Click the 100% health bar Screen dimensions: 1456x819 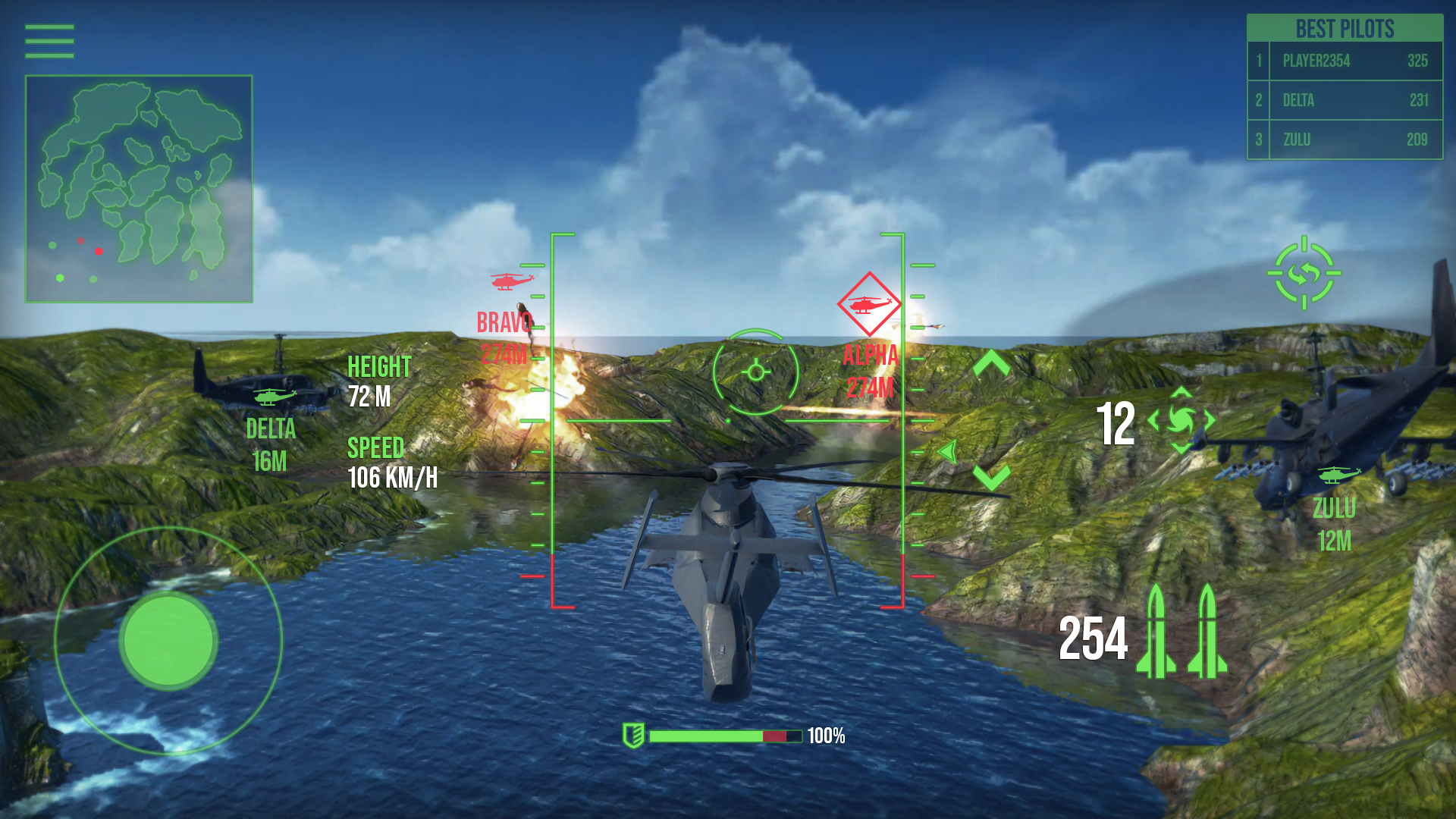point(724,735)
